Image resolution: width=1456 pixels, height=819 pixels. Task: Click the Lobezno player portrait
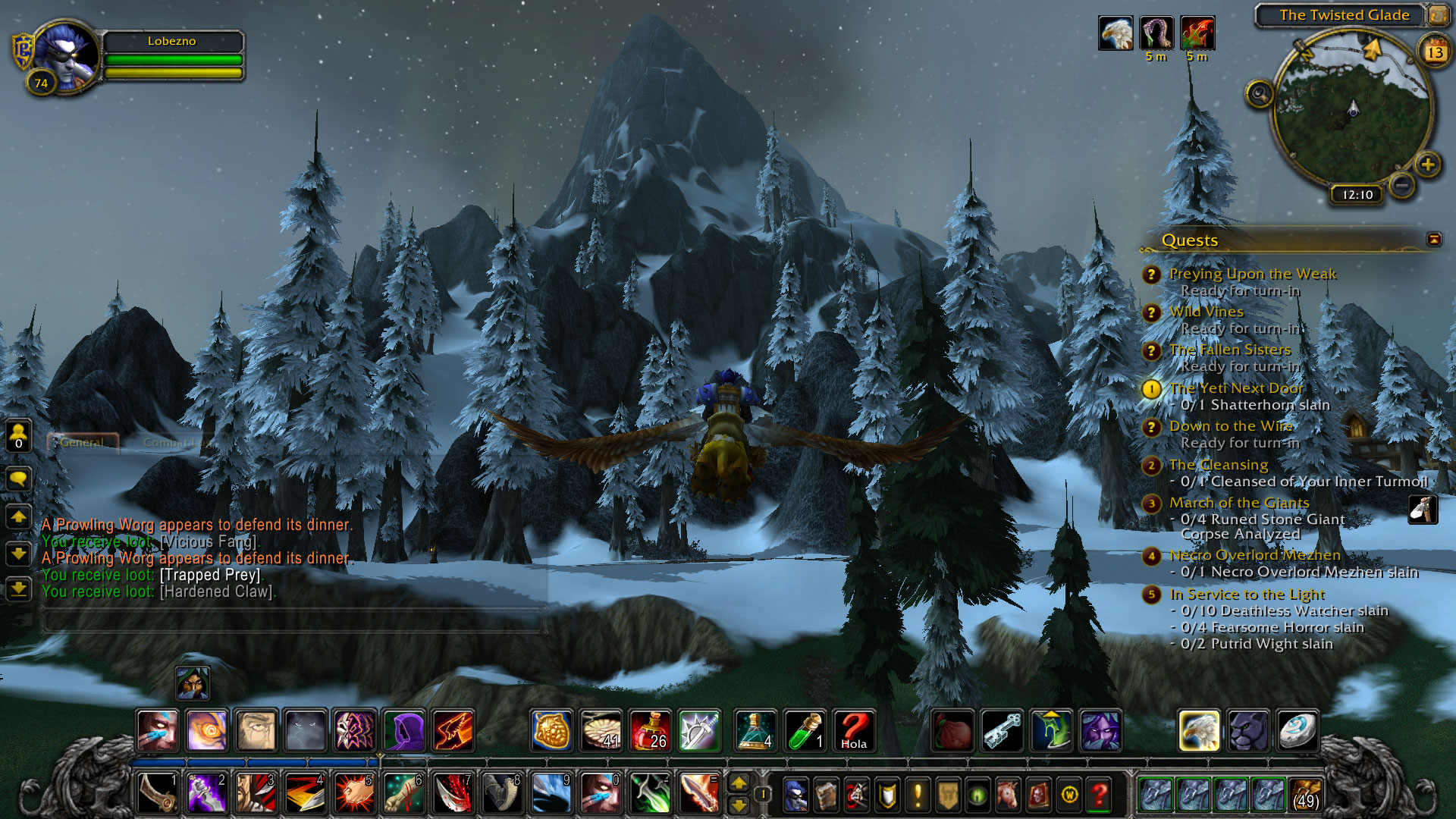[x=67, y=57]
